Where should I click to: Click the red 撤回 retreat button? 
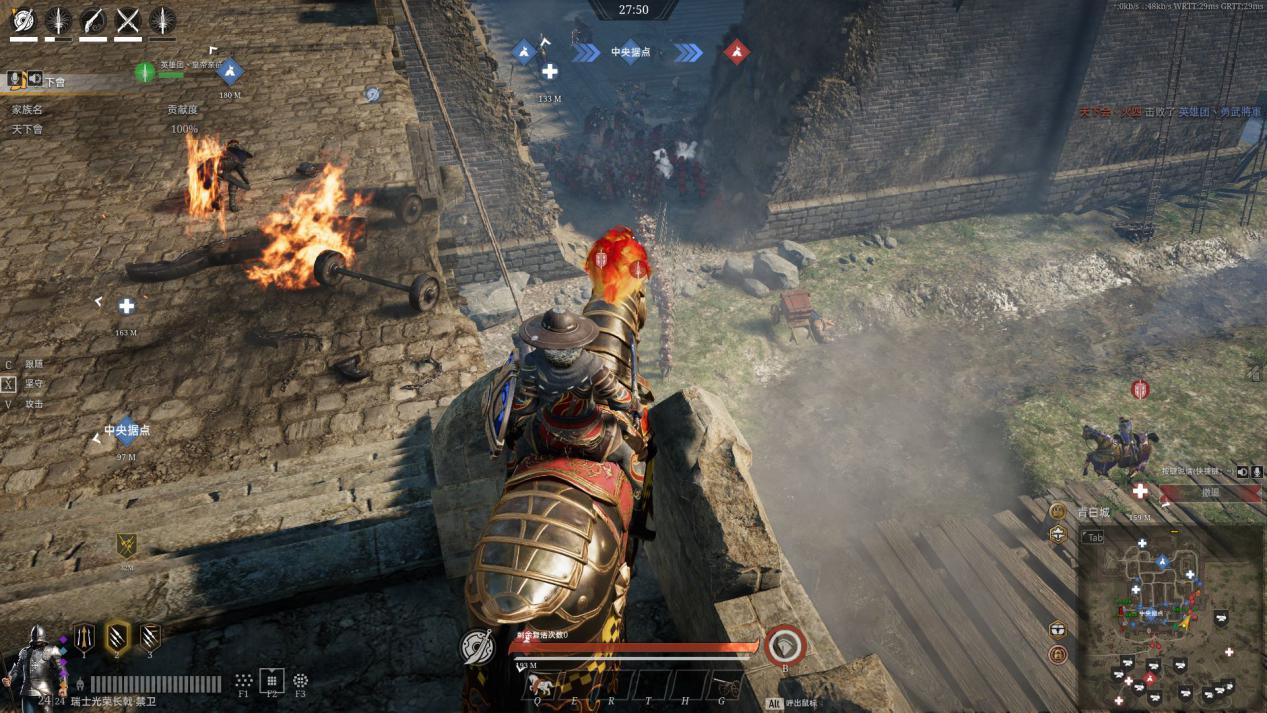1210,492
